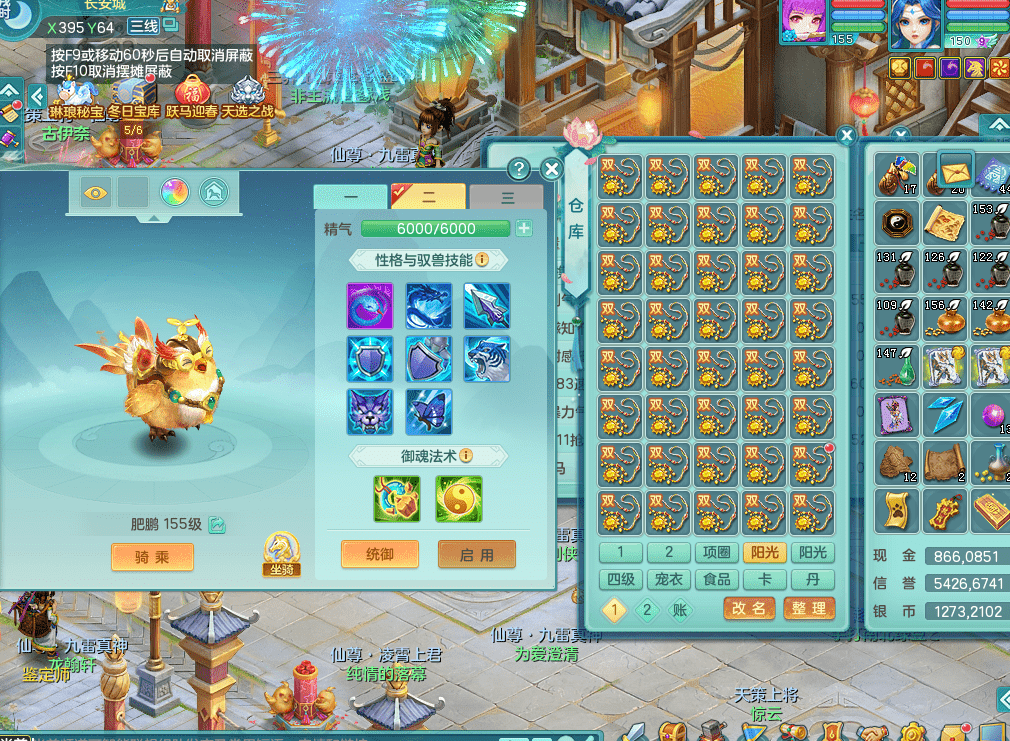Click the 骑乘 ride button
Screen dimensions: 1010x741
point(152,557)
